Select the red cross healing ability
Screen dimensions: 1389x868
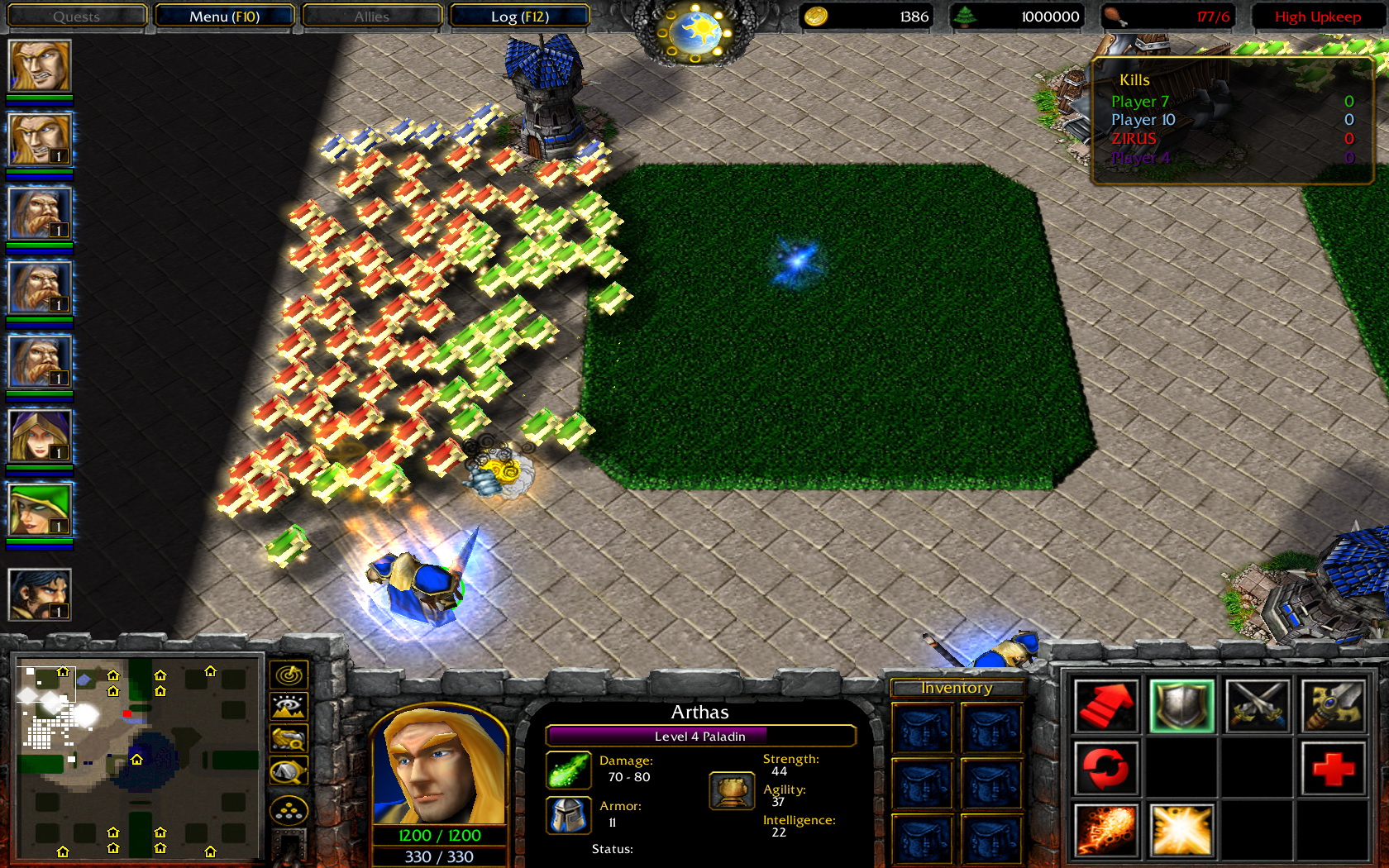click(1334, 768)
